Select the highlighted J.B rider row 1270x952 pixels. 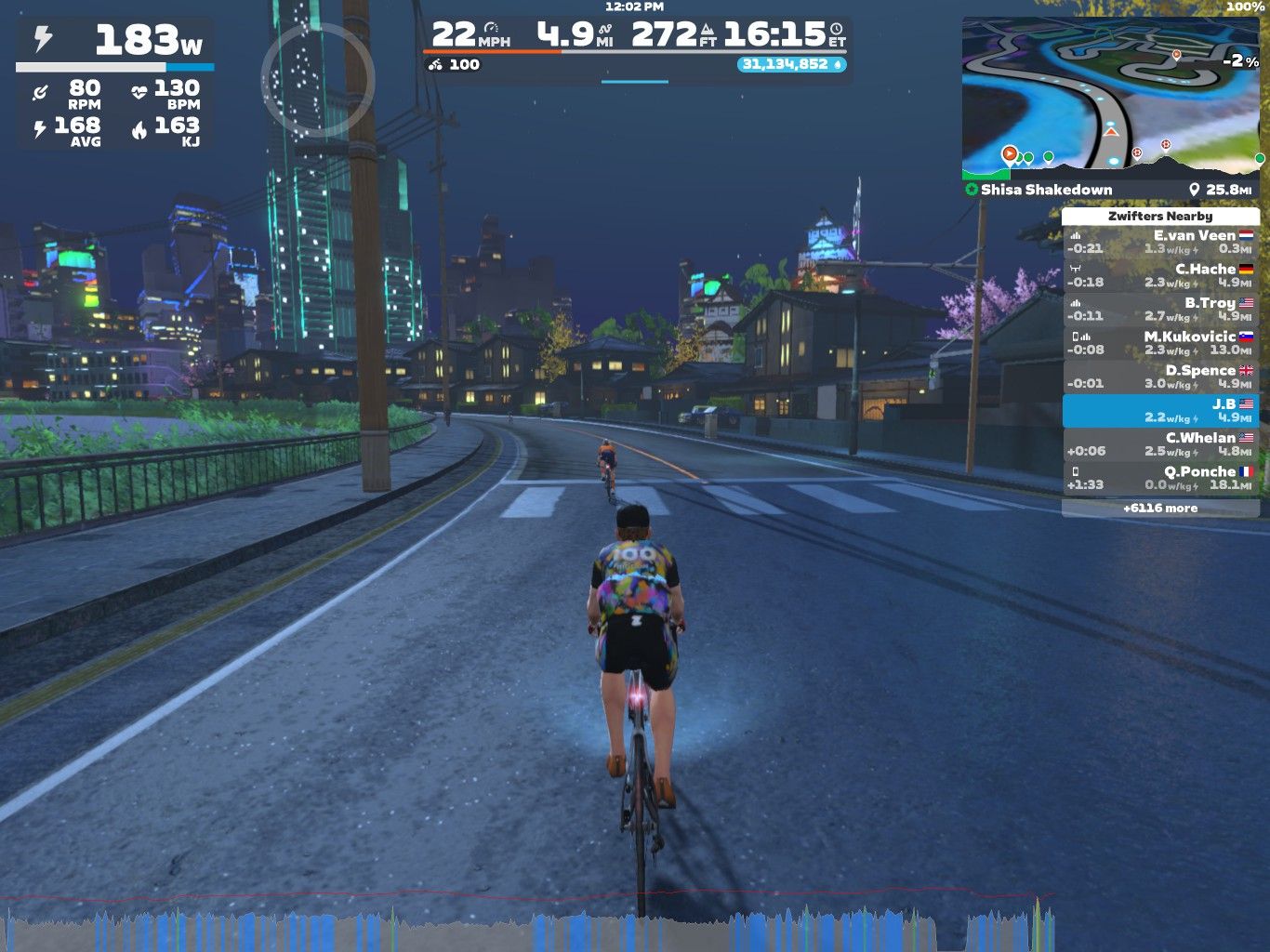pyautogui.click(x=1160, y=410)
